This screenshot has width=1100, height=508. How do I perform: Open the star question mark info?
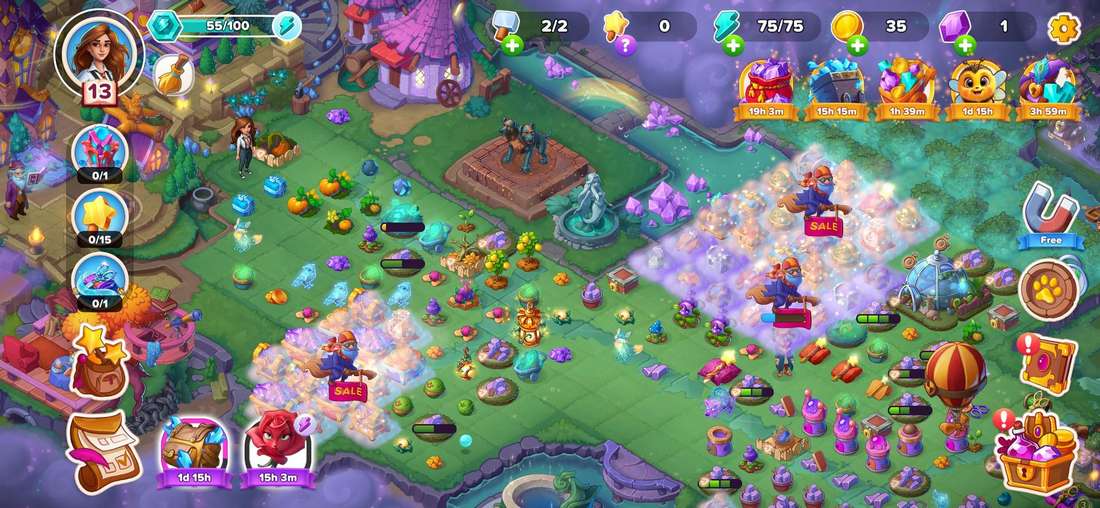(x=624, y=45)
